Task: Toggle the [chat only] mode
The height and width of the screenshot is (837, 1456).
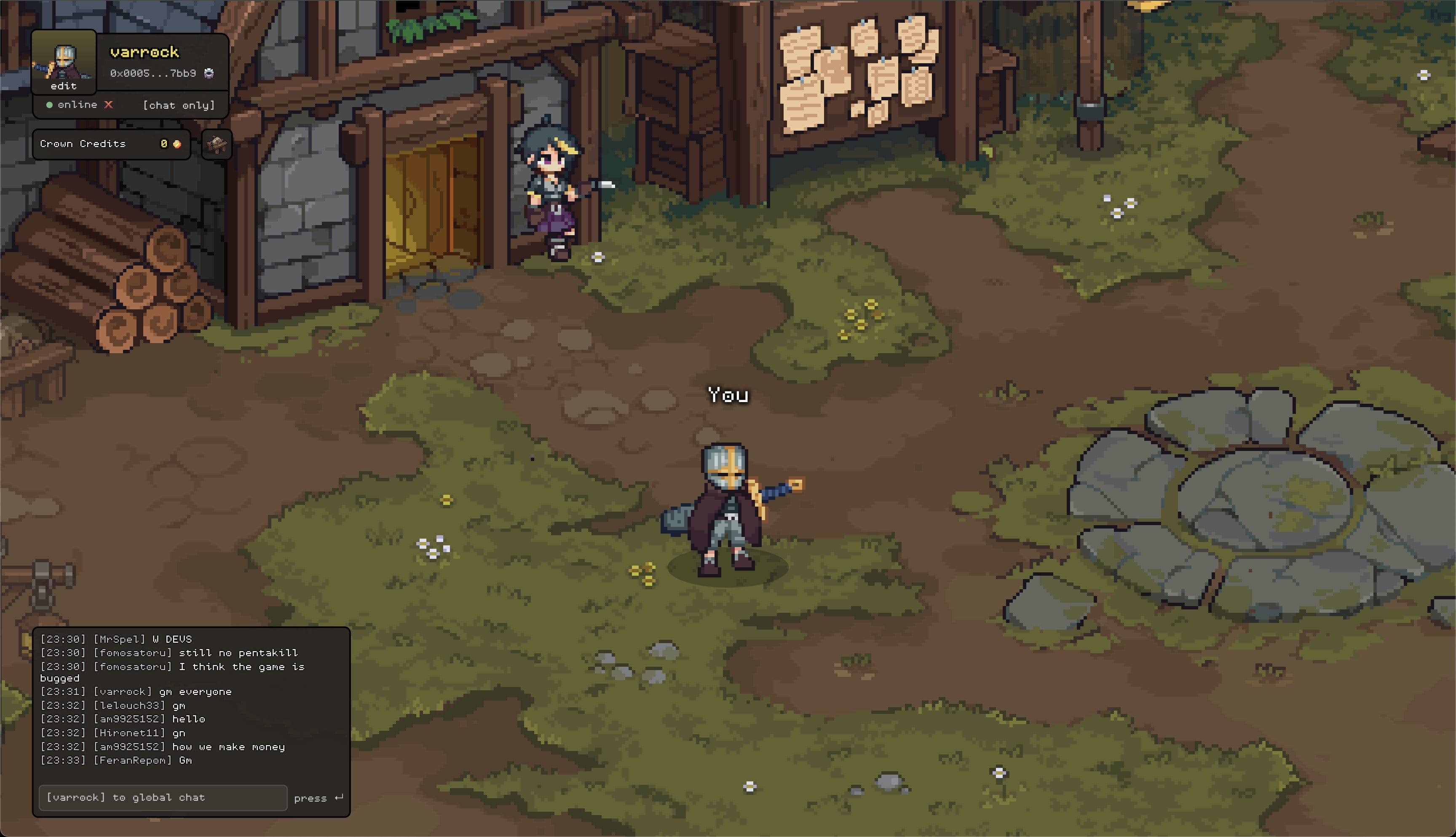Action: pos(179,105)
